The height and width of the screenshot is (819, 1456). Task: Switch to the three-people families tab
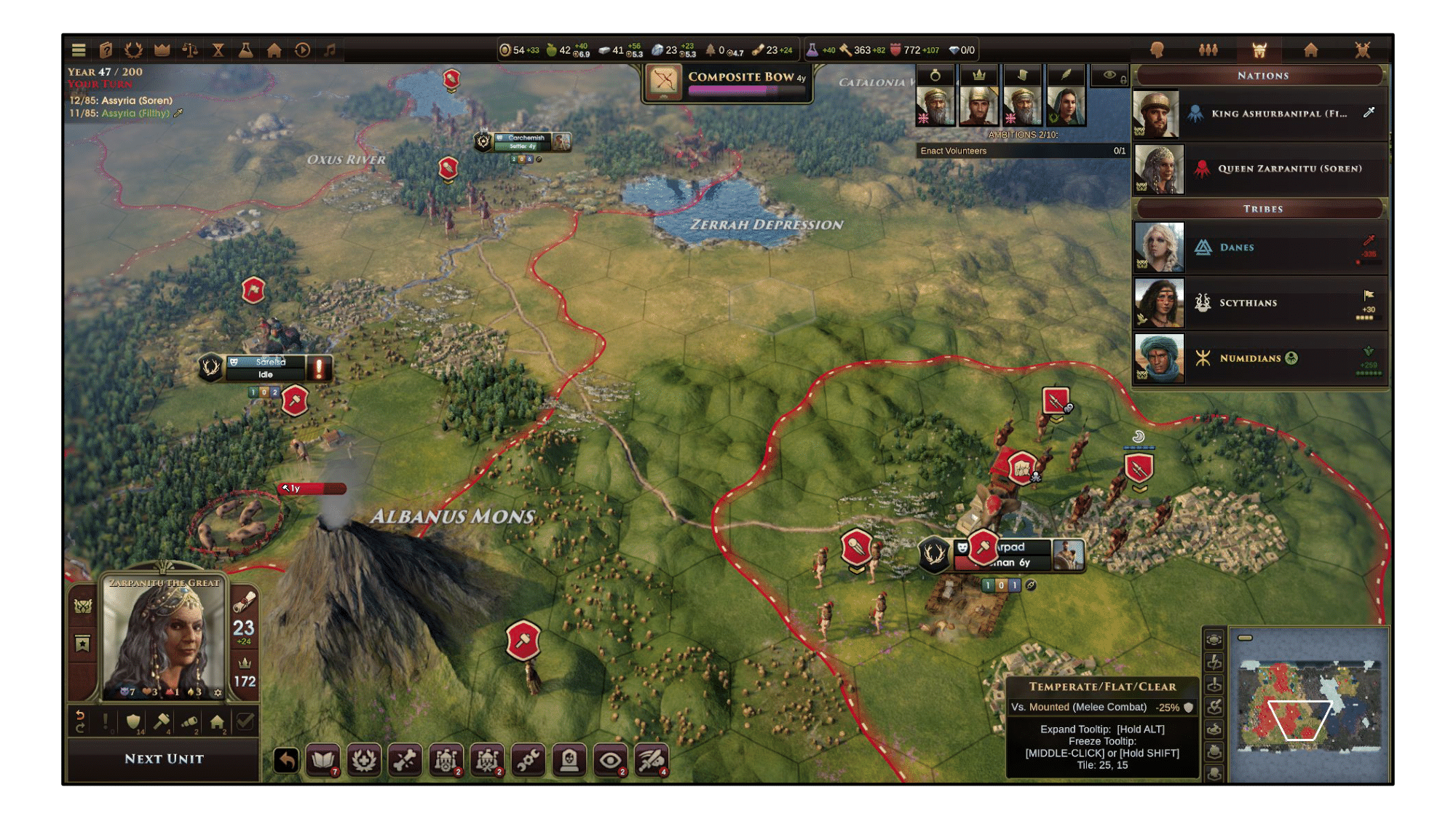point(1208,50)
